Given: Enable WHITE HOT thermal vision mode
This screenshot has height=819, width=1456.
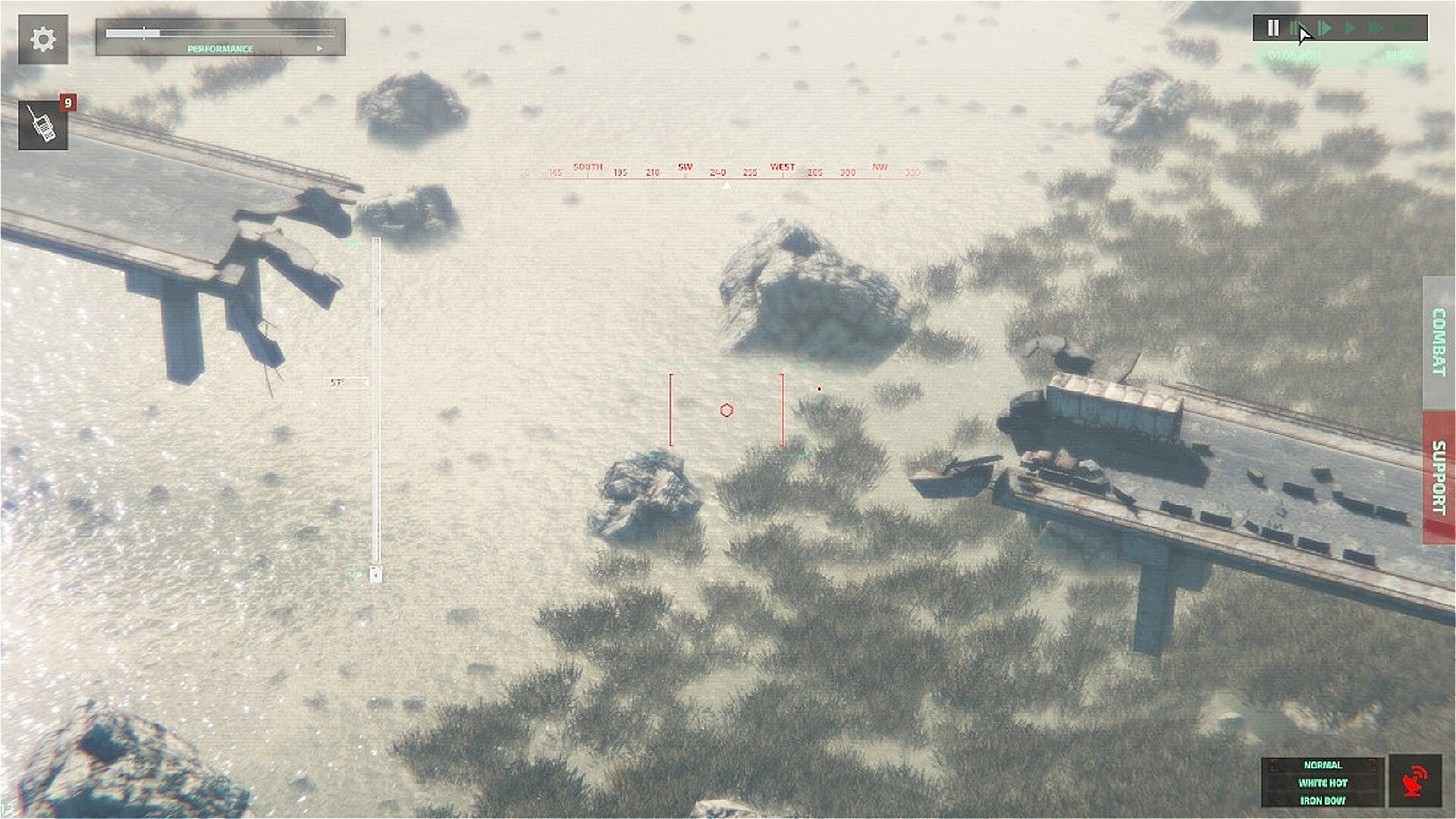Looking at the screenshot, I should [x=1323, y=782].
